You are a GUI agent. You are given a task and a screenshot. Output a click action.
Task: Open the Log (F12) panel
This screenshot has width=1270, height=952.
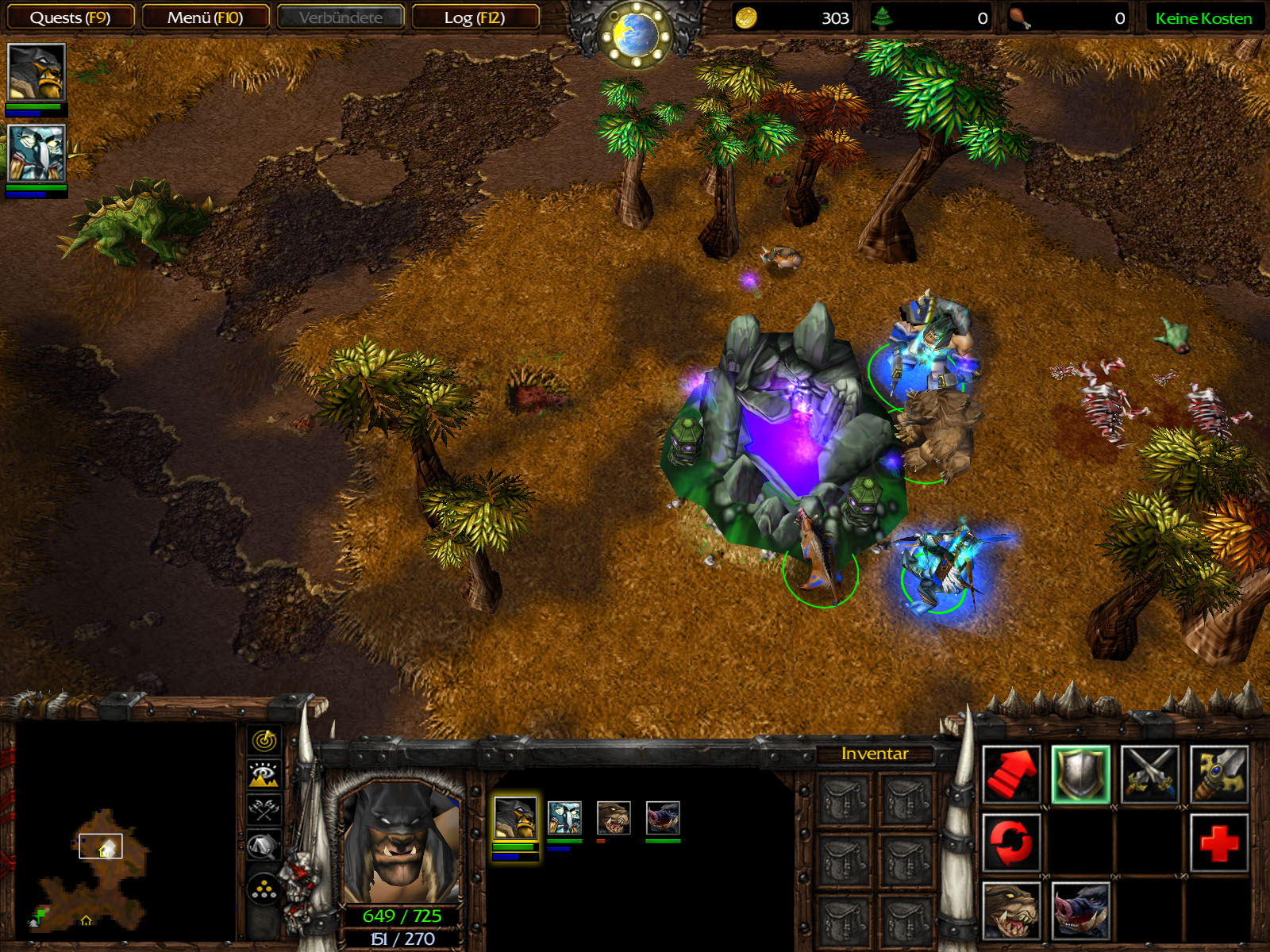tap(475, 17)
